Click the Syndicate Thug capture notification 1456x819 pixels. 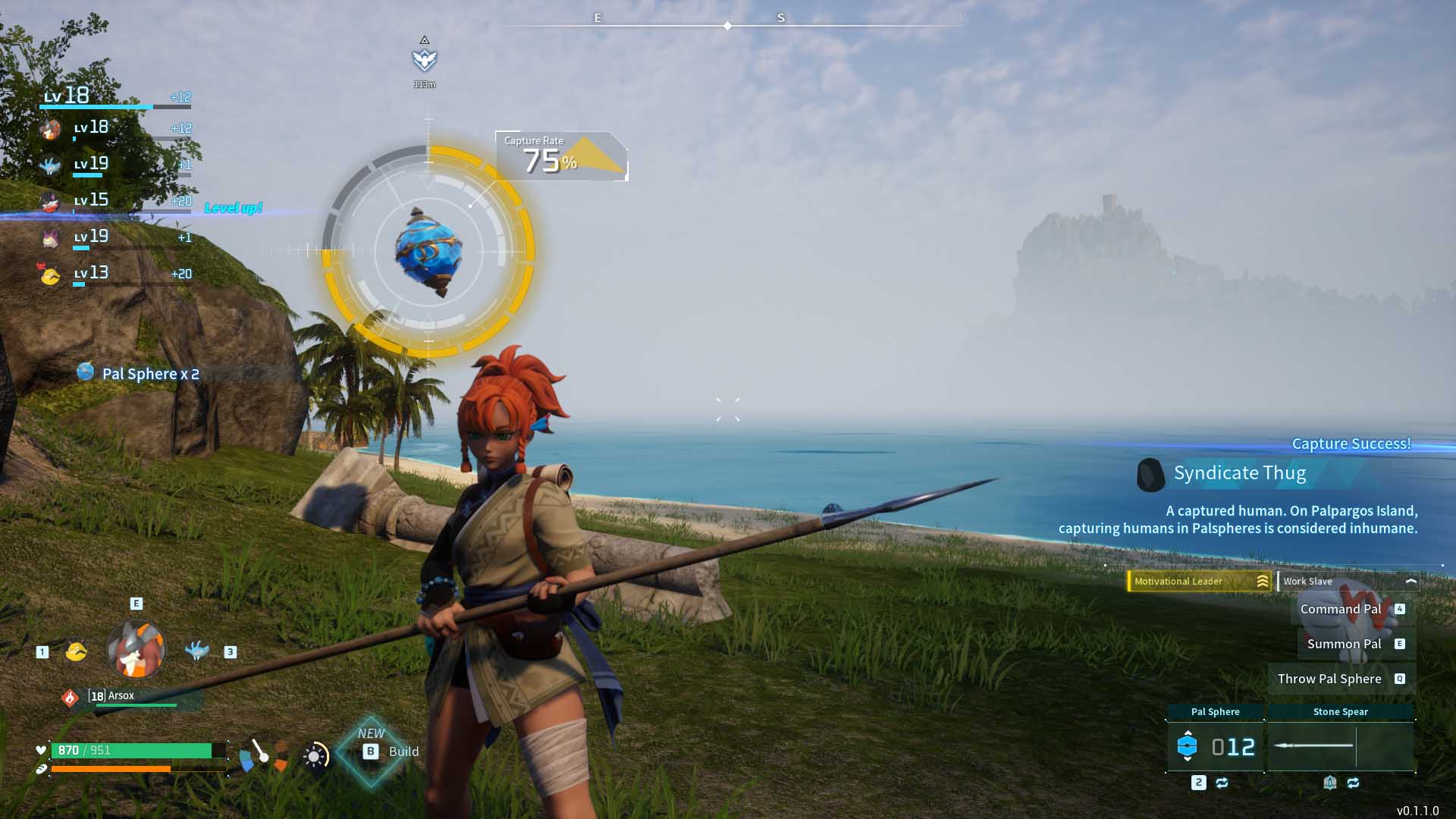coord(1239,473)
